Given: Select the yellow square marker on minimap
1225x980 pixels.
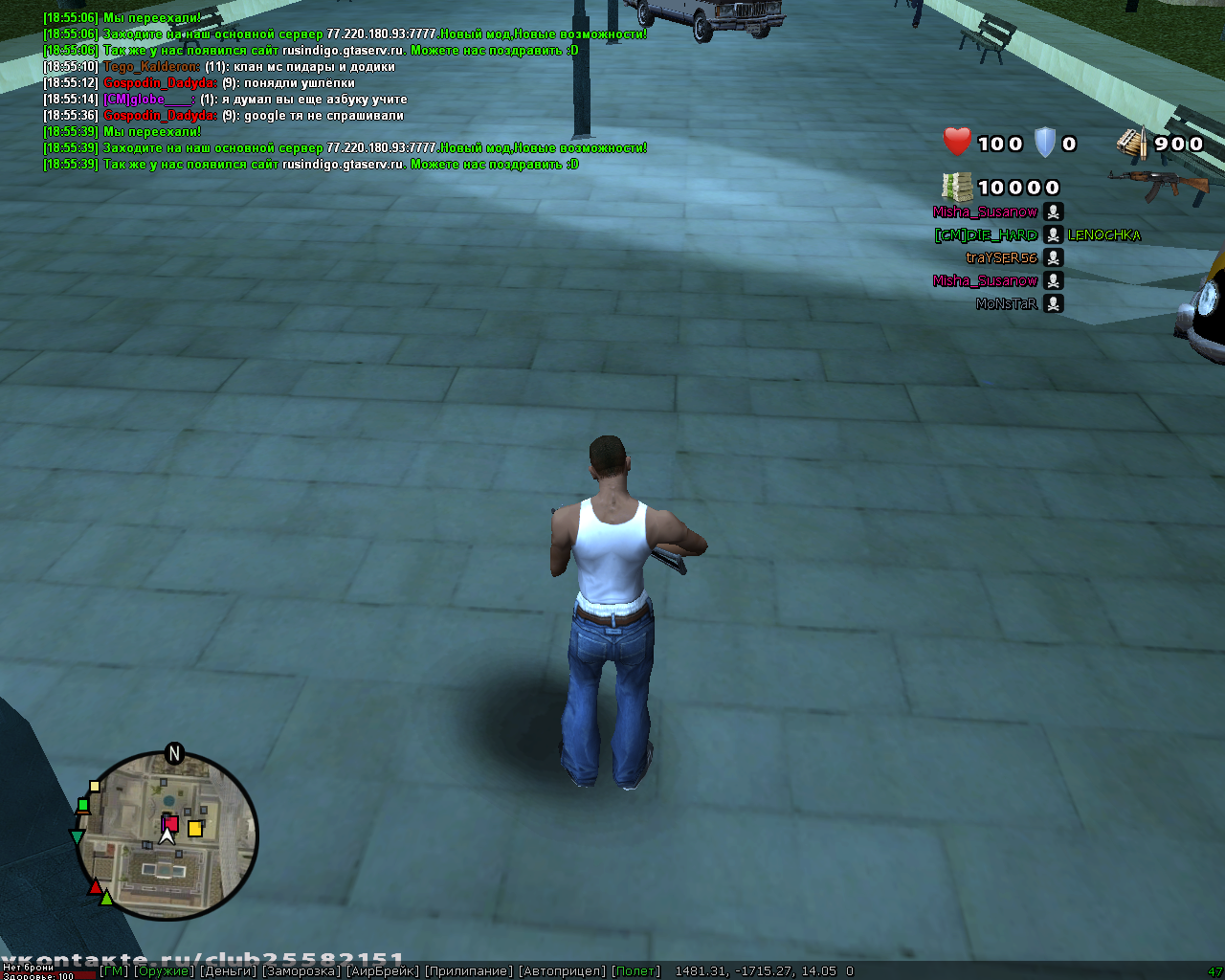Looking at the screenshot, I should pos(195,829).
